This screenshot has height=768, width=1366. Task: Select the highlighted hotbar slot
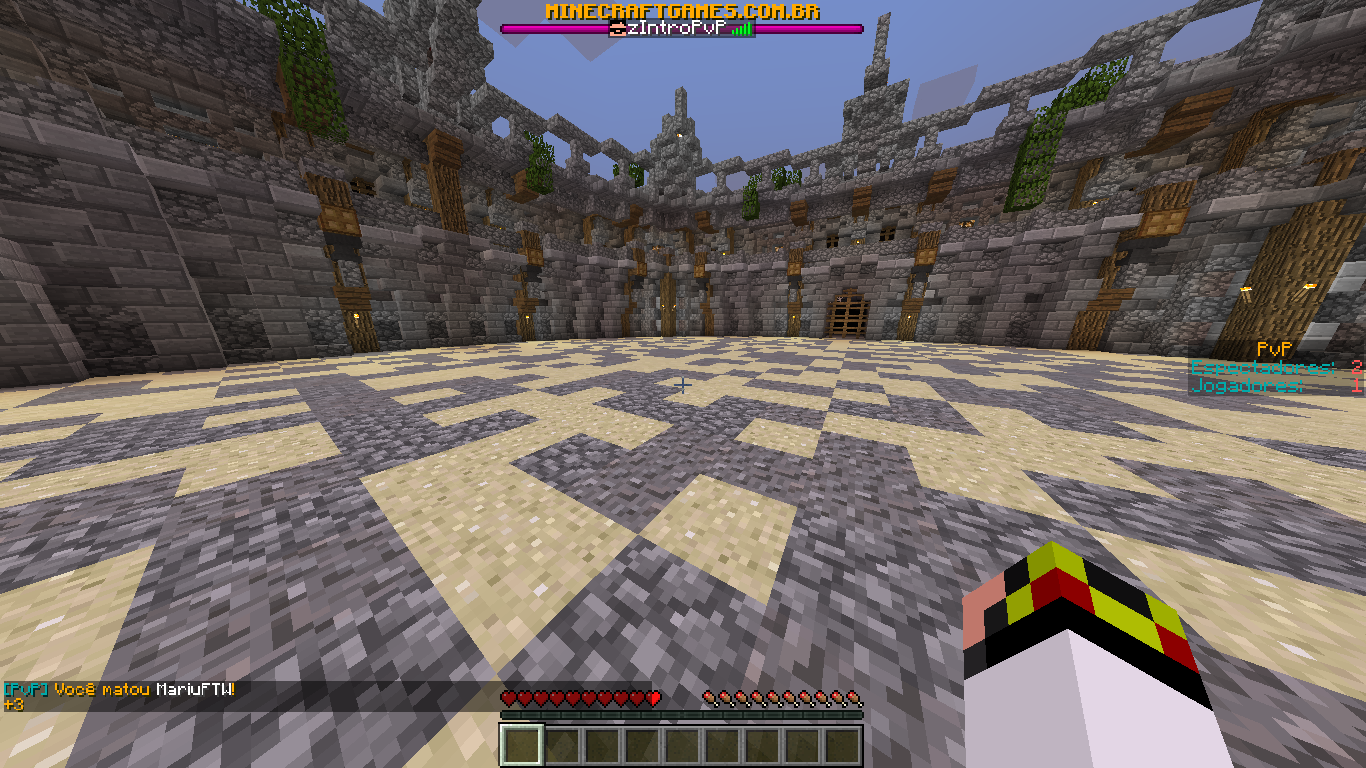[521, 746]
